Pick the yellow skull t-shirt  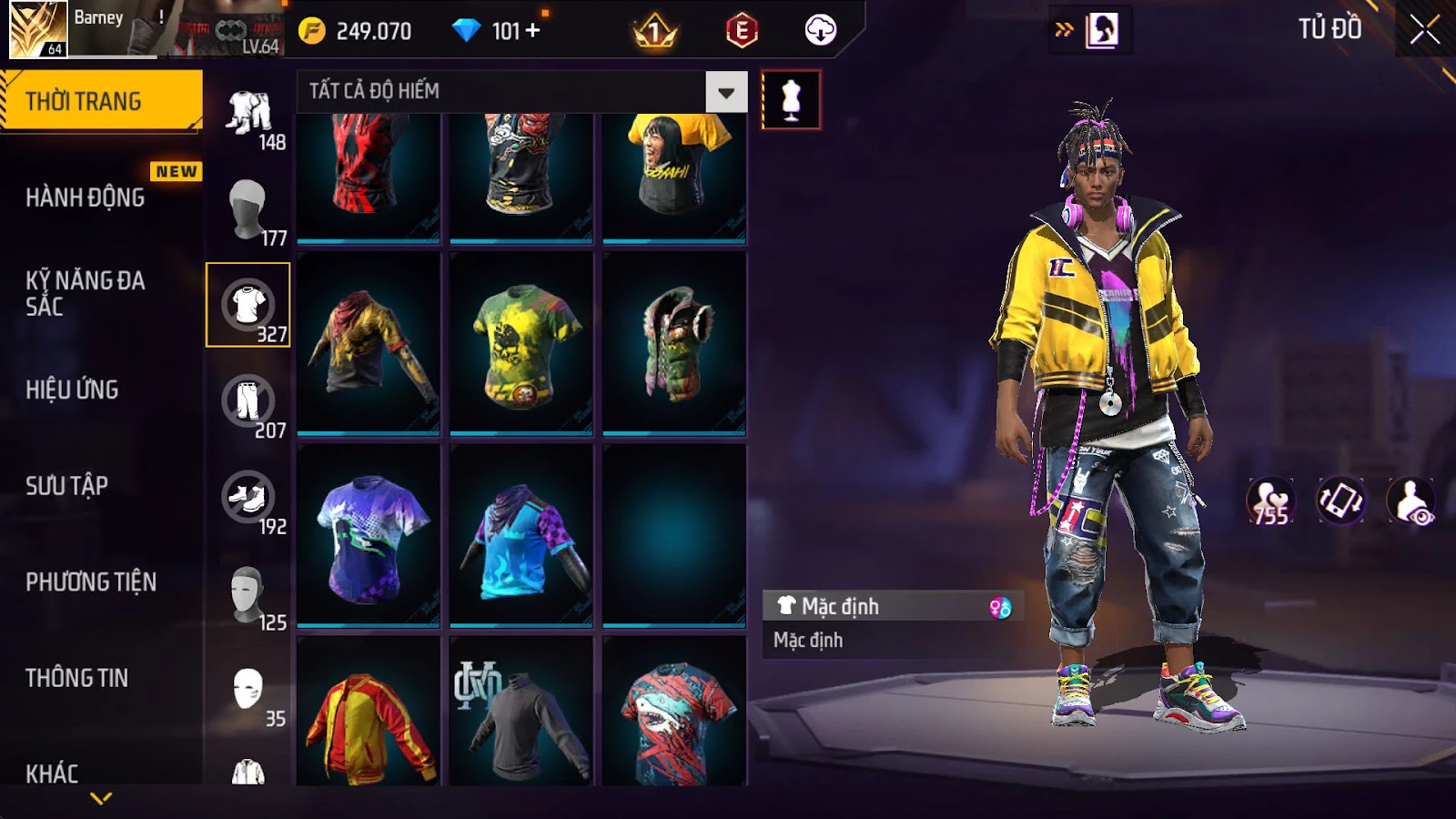[x=521, y=344]
